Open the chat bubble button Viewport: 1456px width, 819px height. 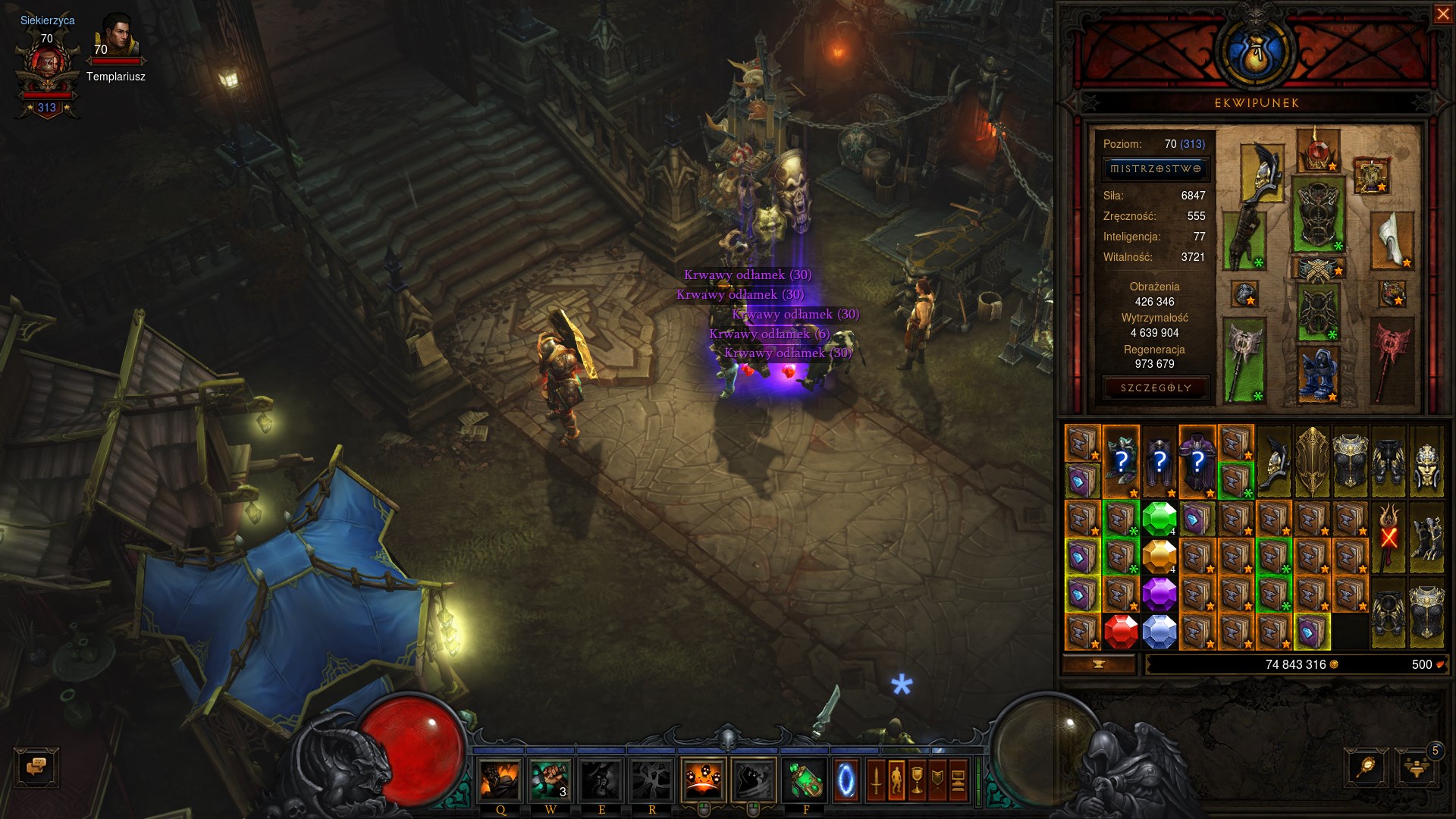tap(36, 767)
